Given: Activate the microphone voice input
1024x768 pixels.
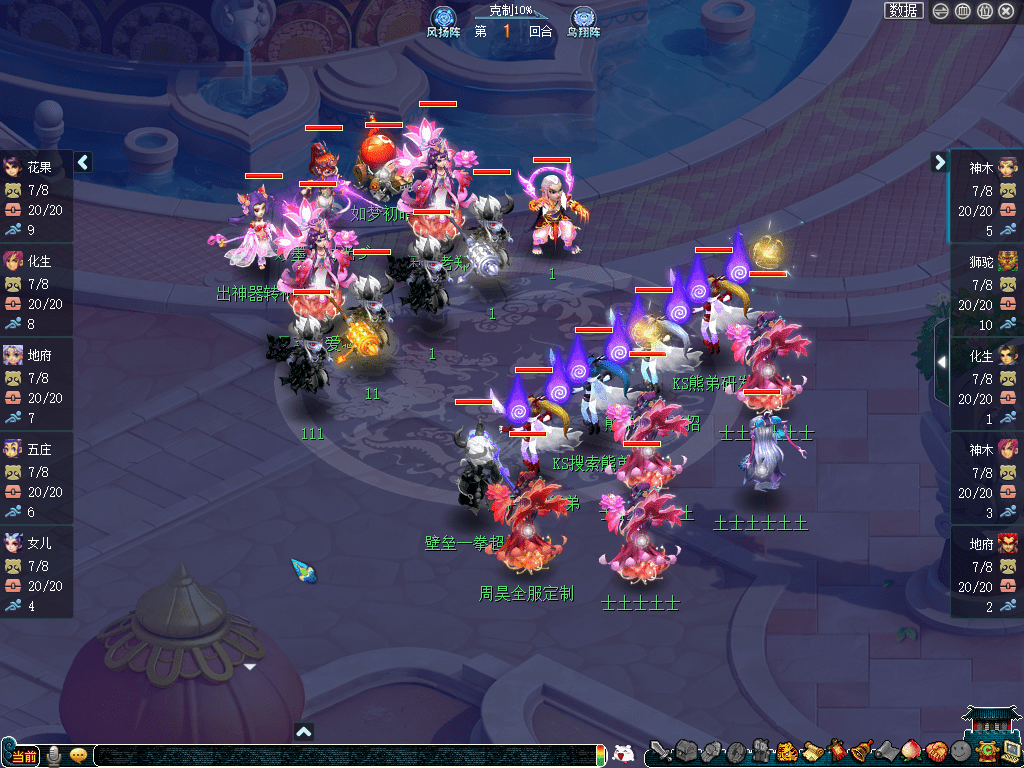Looking at the screenshot, I should 54,755.
